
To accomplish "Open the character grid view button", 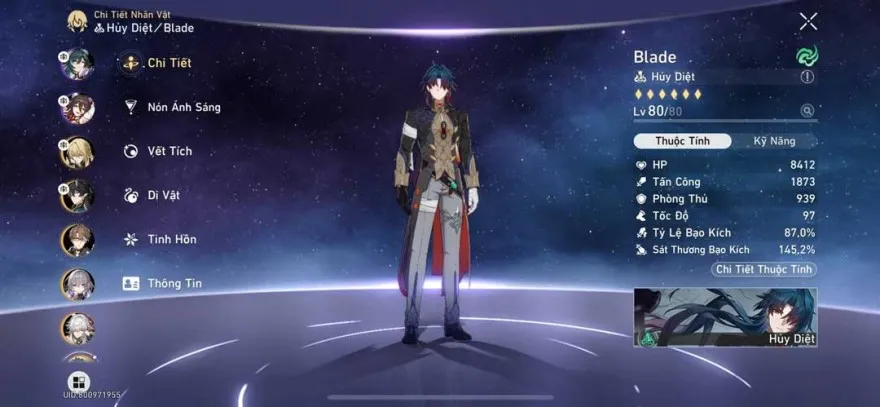I will (78, 381).
